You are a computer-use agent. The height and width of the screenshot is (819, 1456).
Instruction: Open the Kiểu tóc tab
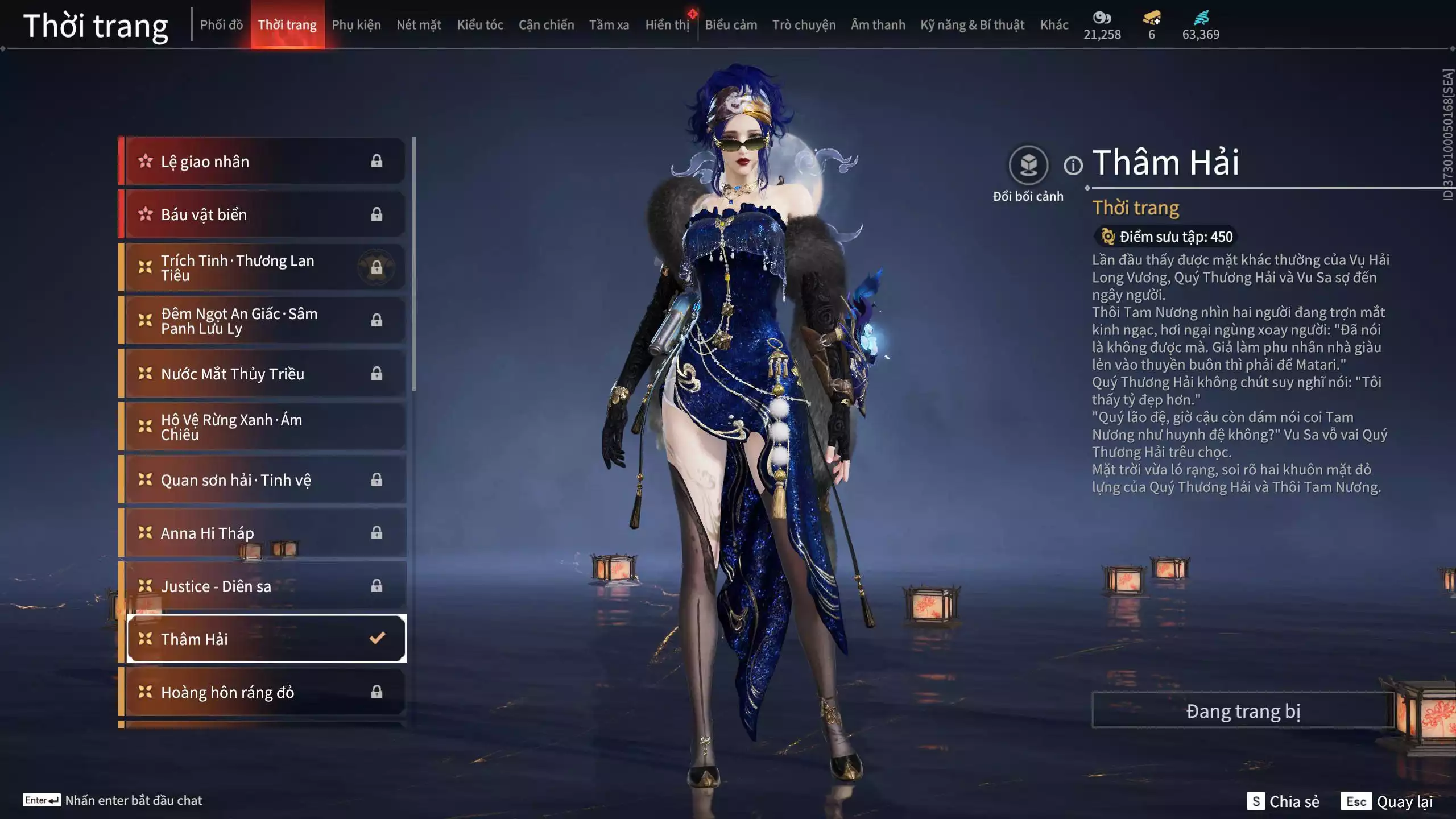point(479,24)
